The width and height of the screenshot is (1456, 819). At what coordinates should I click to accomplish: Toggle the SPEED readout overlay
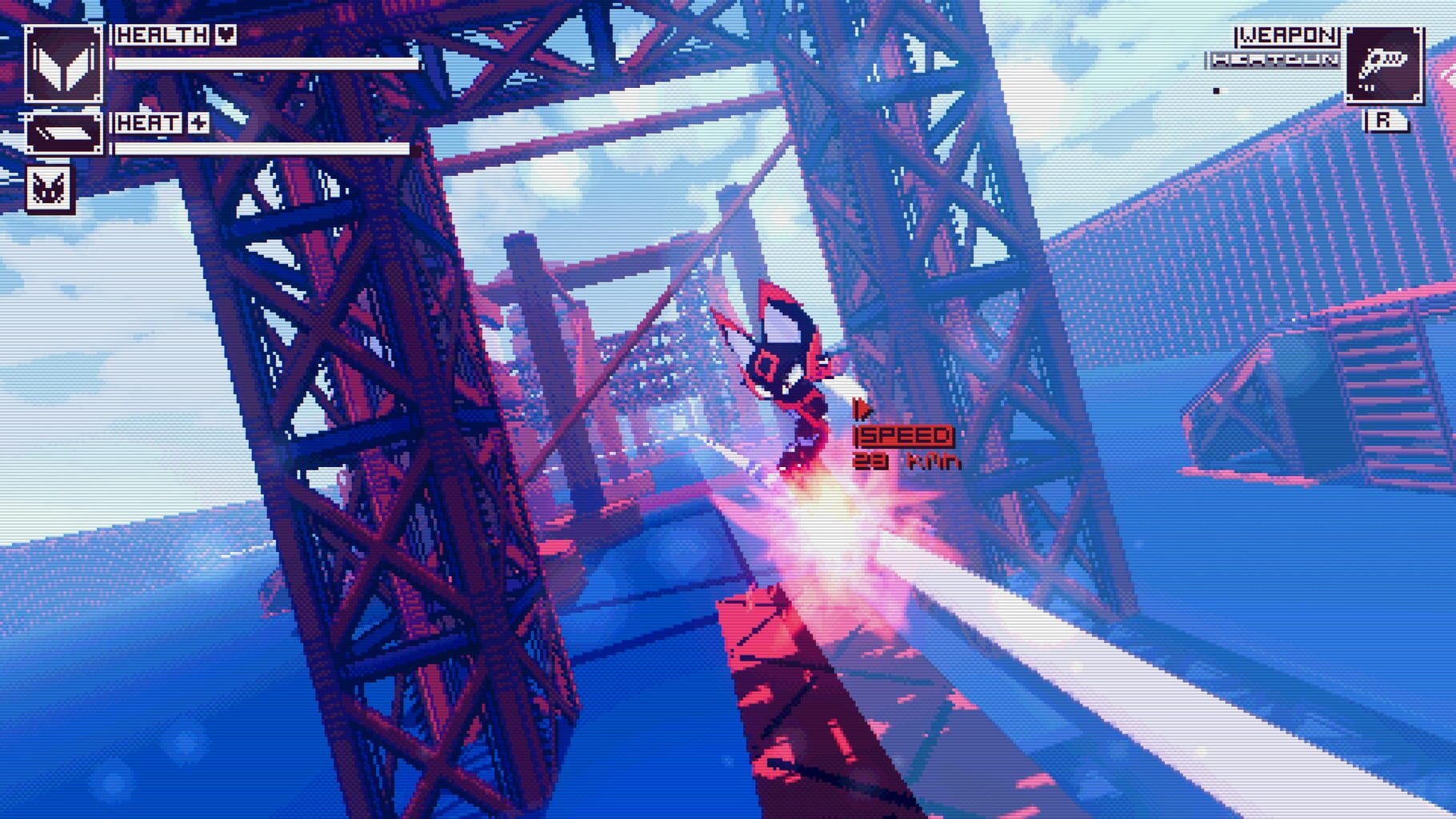(x=905, y=437)
